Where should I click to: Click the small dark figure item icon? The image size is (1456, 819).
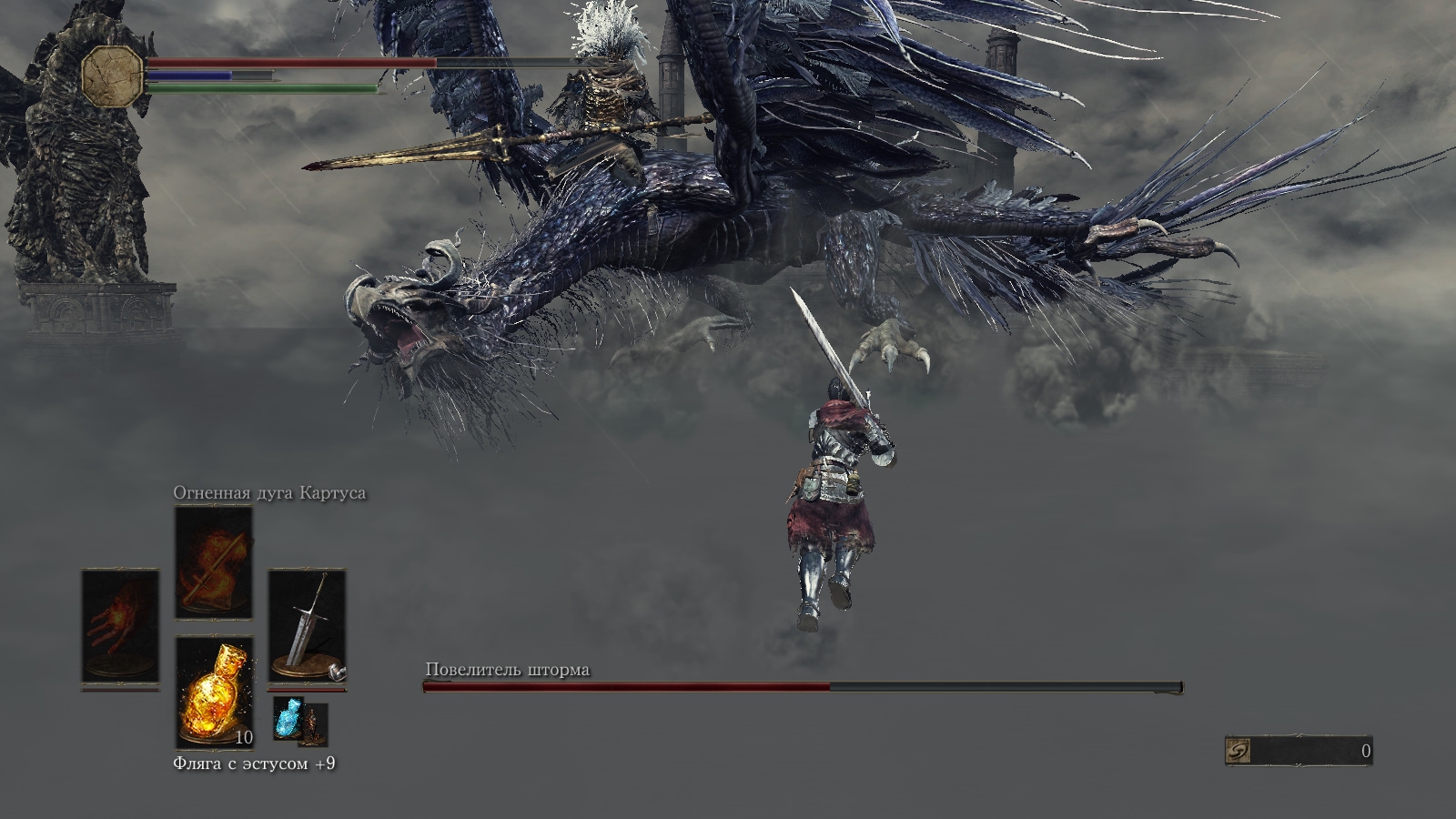tap(314, 723)
